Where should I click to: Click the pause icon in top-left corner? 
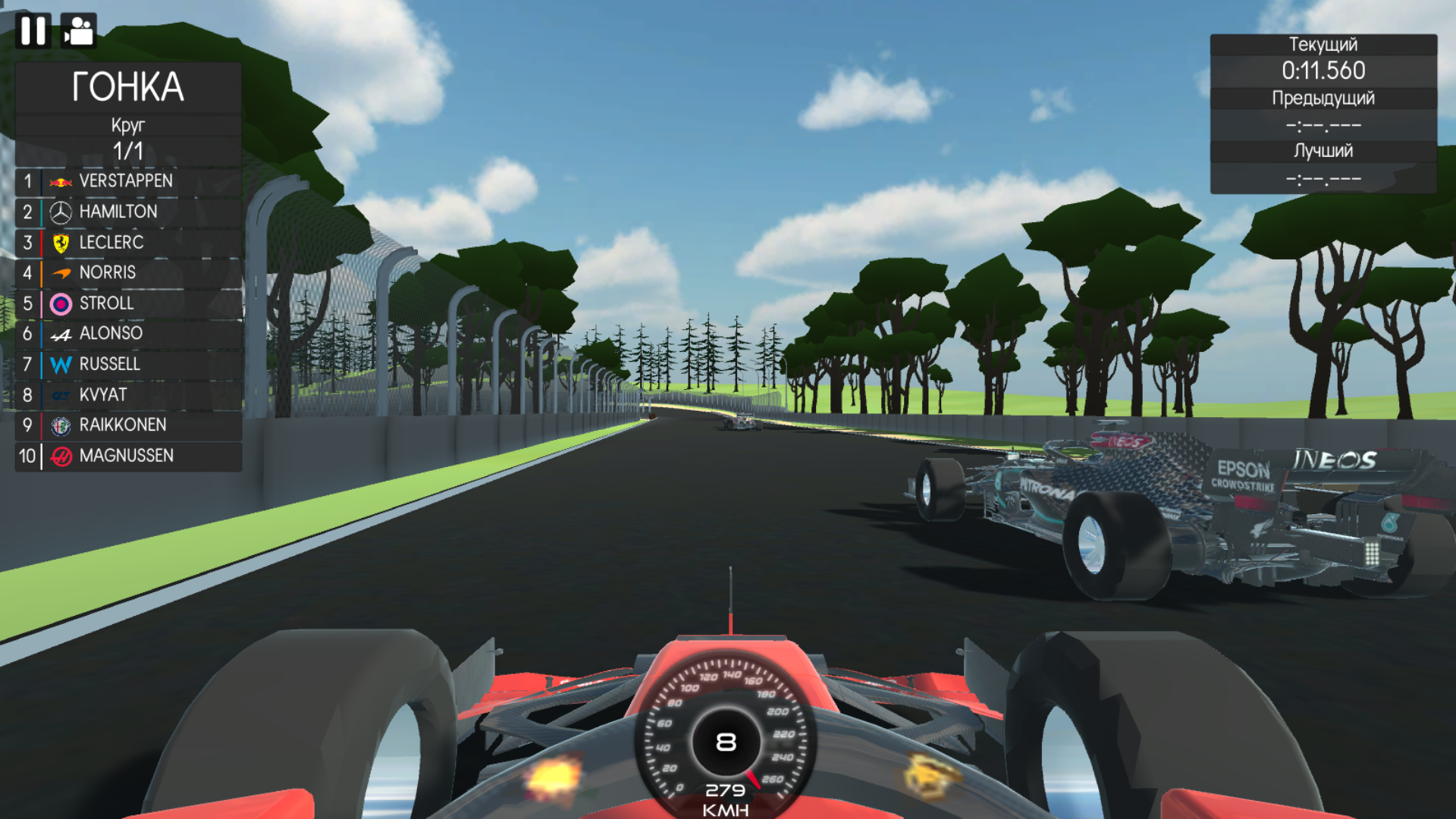pyautogui.click(x=33, y=30)
